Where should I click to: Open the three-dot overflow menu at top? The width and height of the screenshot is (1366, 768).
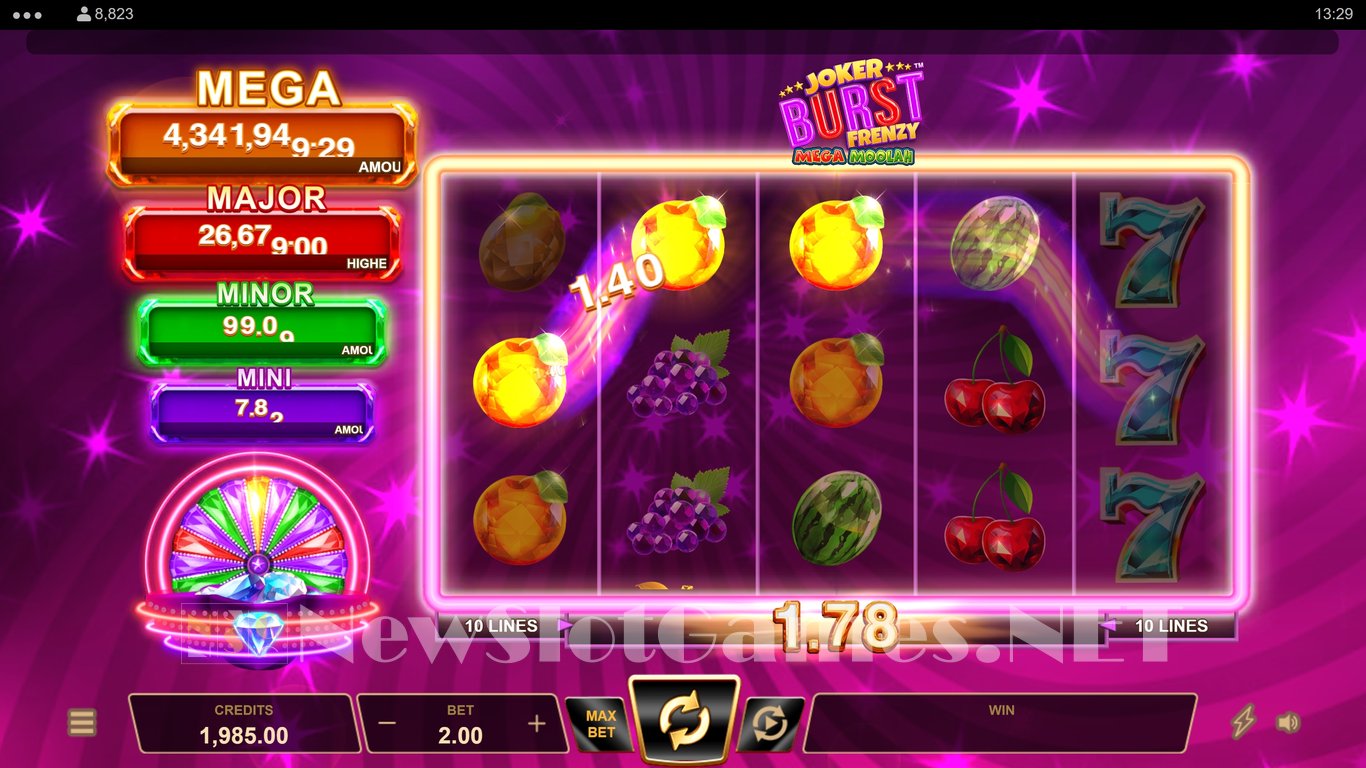tap(28, 14)
